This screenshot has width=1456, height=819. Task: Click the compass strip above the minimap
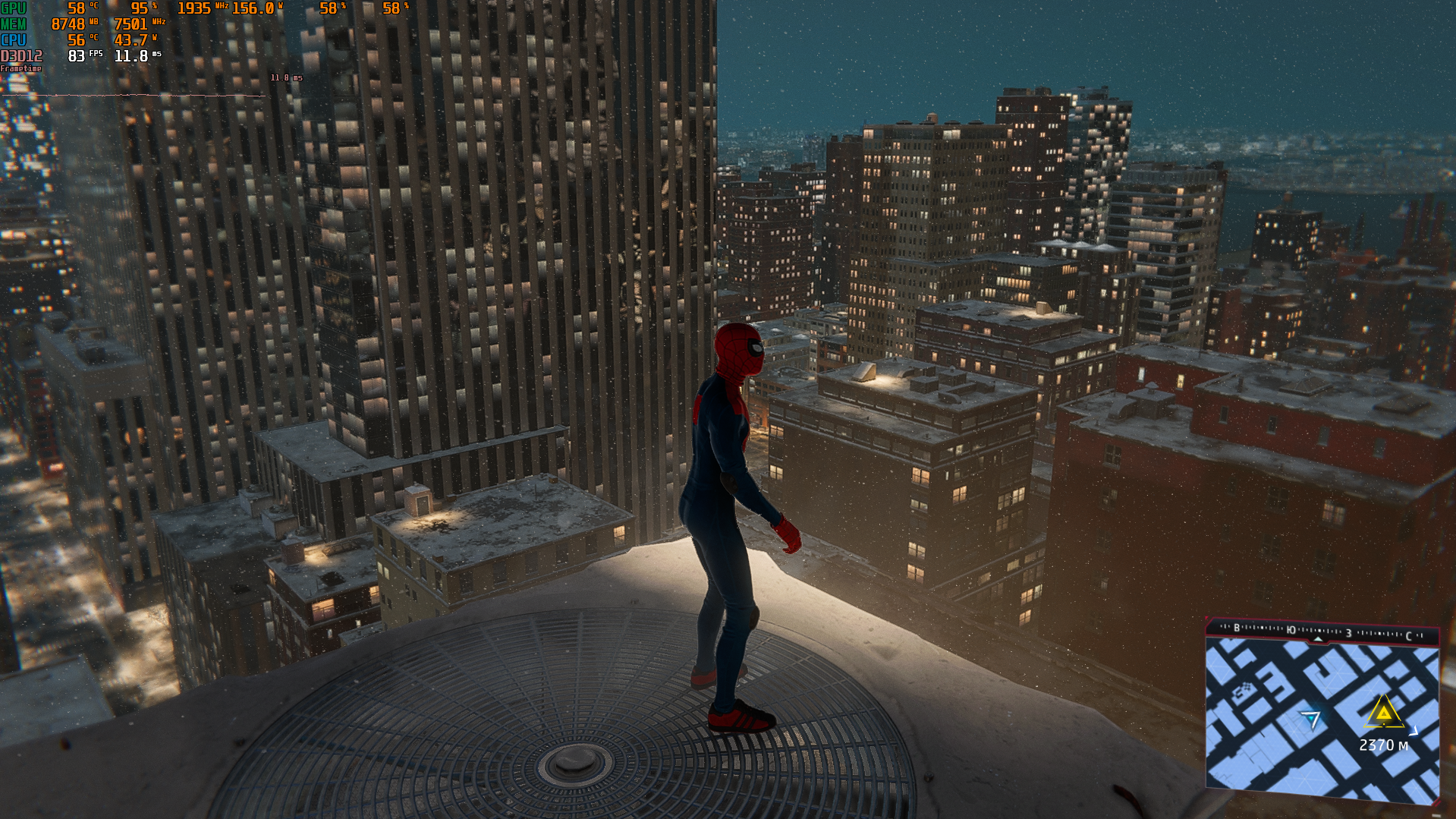click(x=1322, y=632)
